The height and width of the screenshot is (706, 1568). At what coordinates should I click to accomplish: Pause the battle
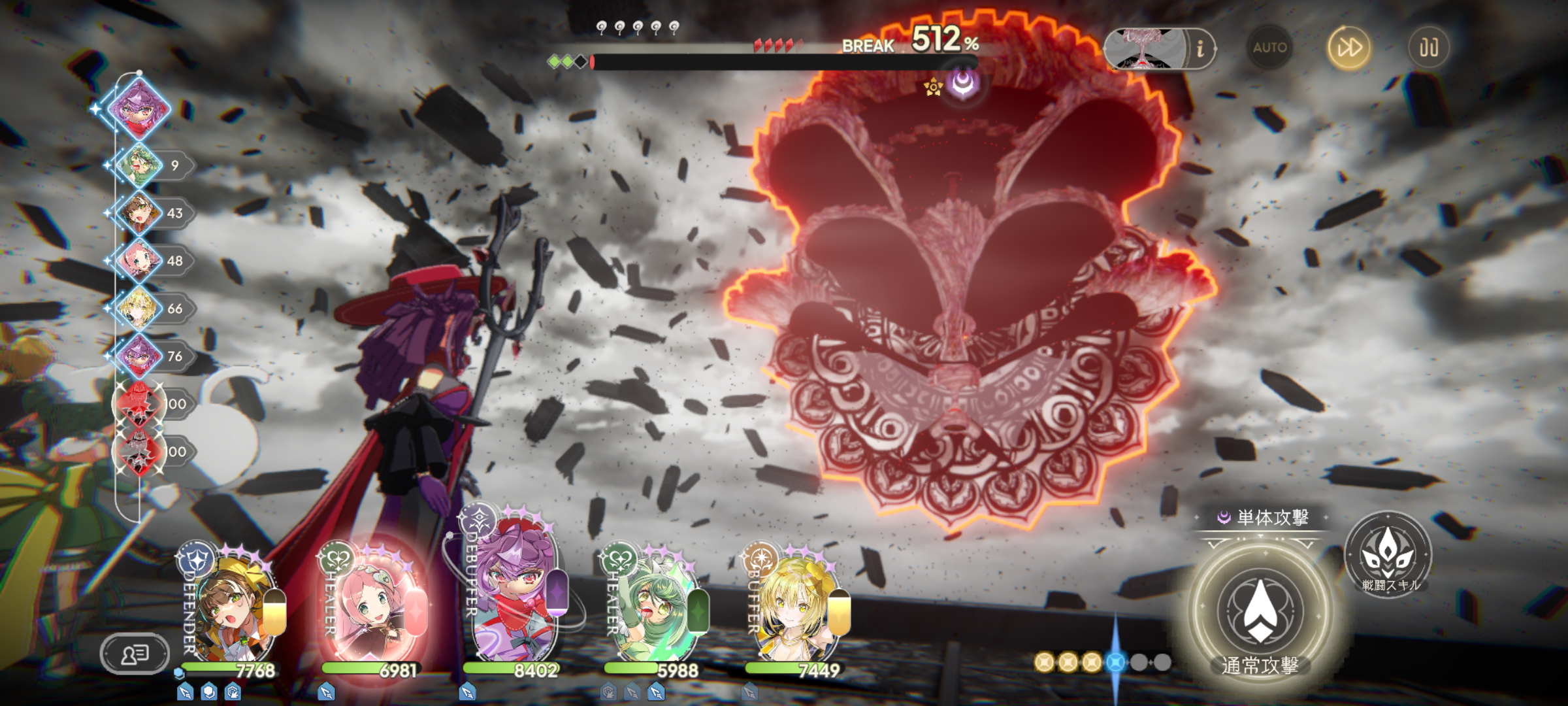point(1428,48)
